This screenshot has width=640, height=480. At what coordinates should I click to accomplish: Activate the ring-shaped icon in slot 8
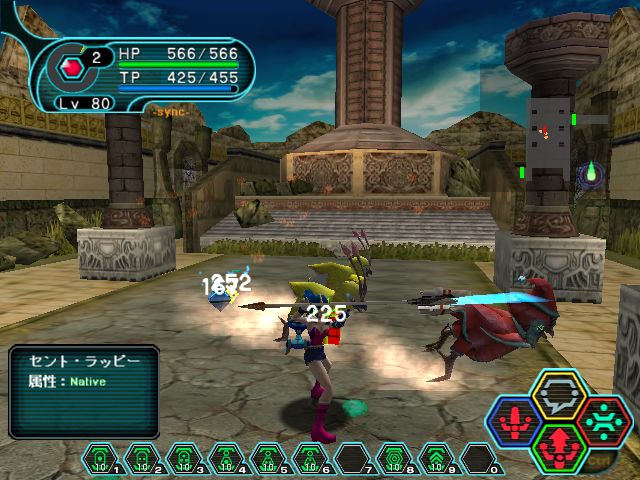click(396, 460)
